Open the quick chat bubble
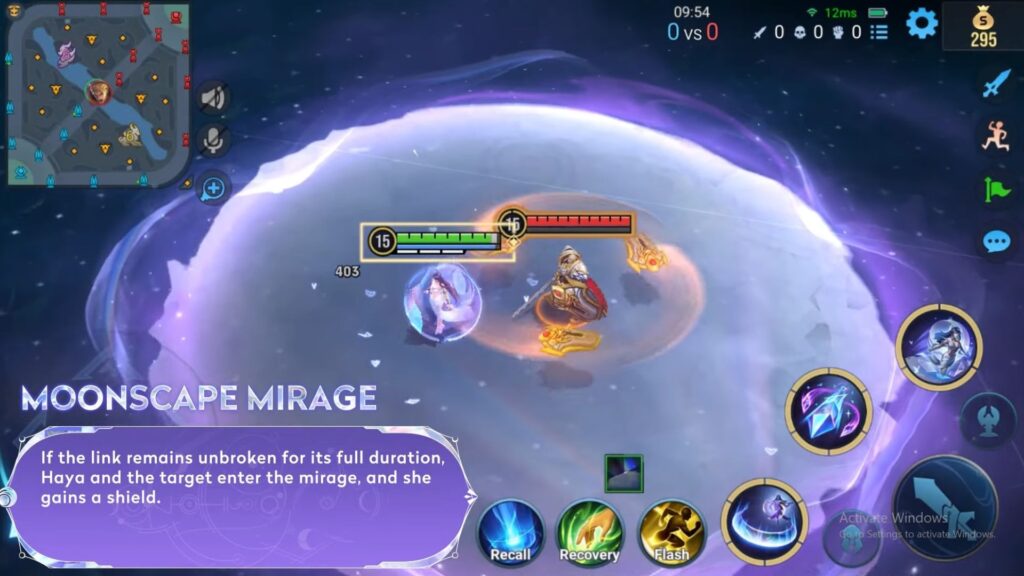Screen dimensions: 1024x576 point(995,241)
